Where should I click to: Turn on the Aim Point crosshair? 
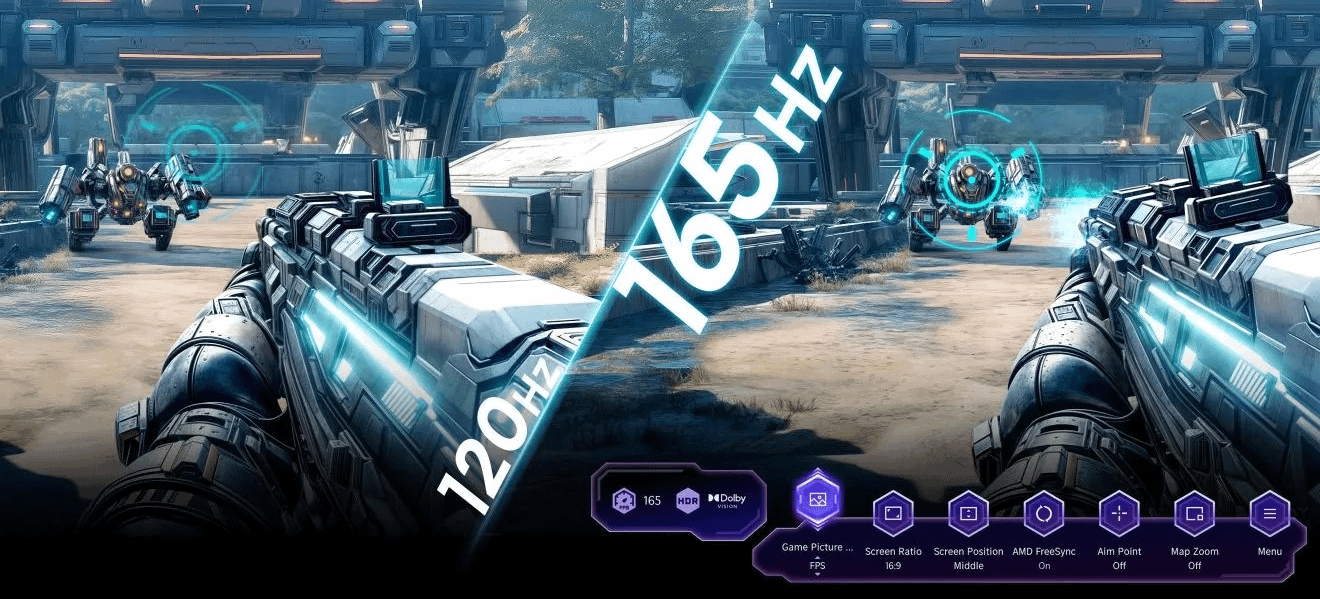pos(1119,515)
